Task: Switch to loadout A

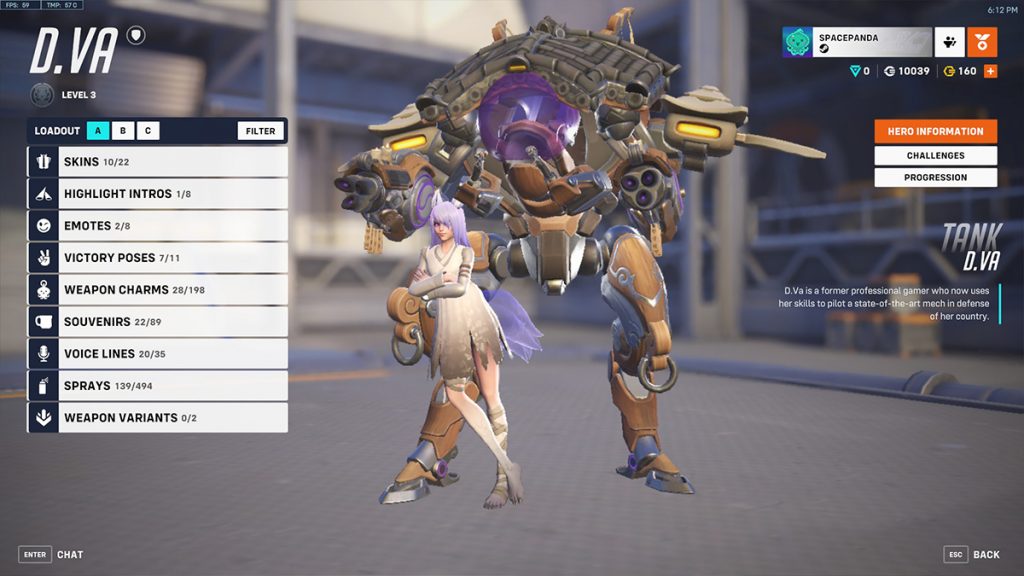Action: click(x=98, y=131)
